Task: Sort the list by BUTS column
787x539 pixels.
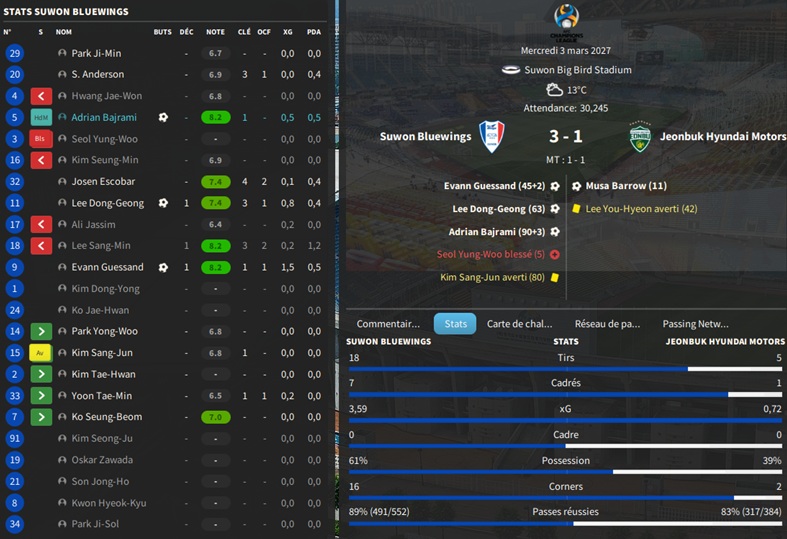Action: (x=163, y=32)
